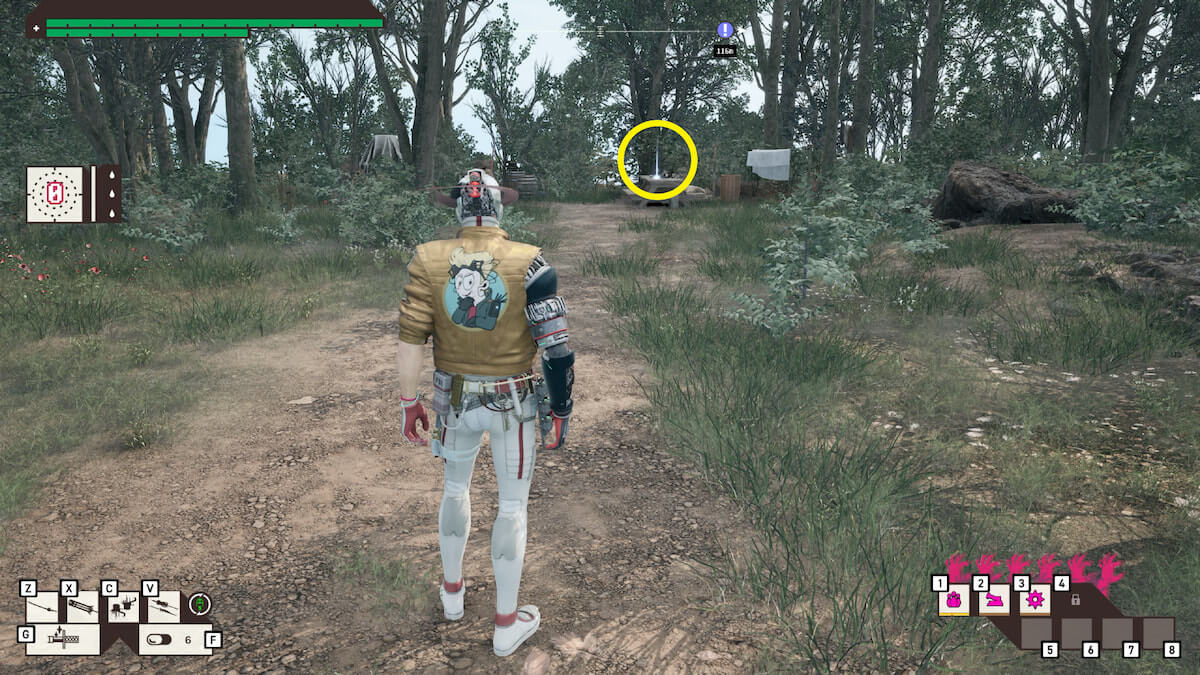
Task: Activate the pink group ability in slot 1
Action: coord(953,600)
